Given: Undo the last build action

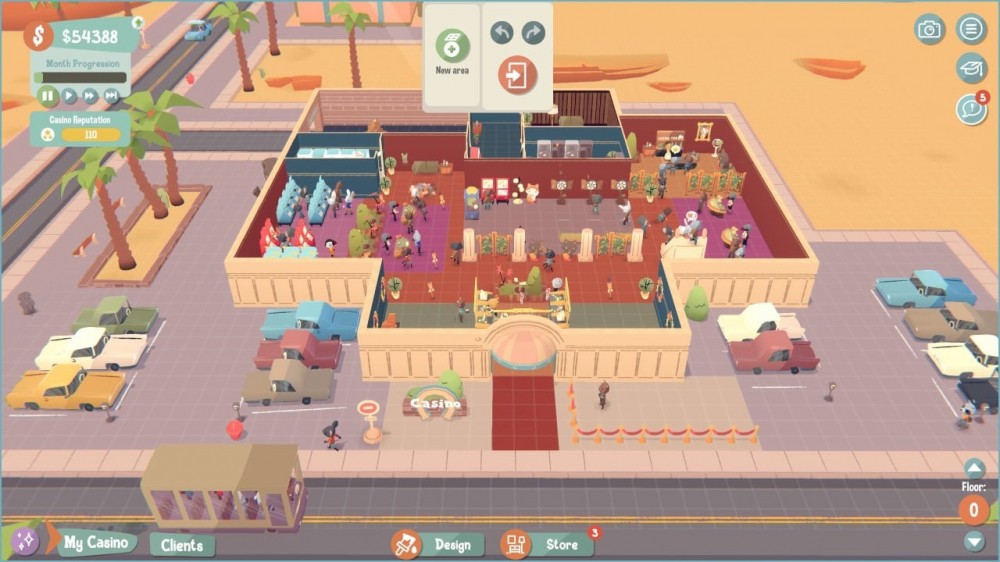Looking at the screenshot, I should [501, 33].
